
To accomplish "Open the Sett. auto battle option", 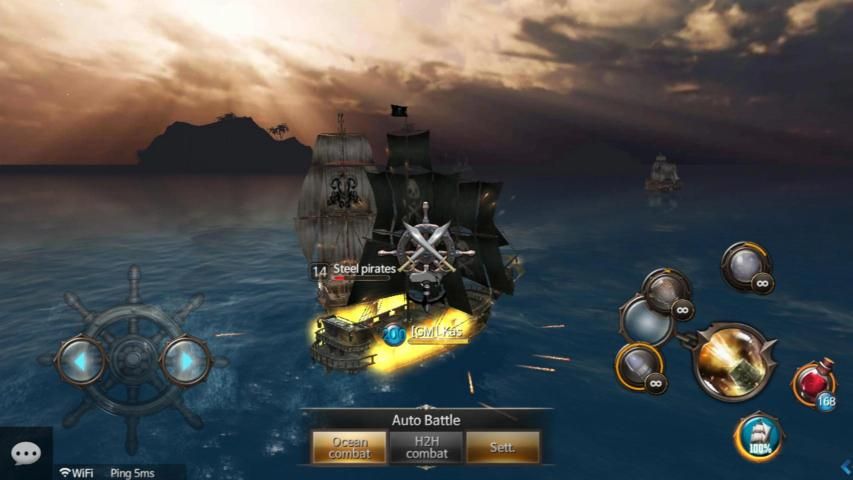I will click(x=502, y=447).
